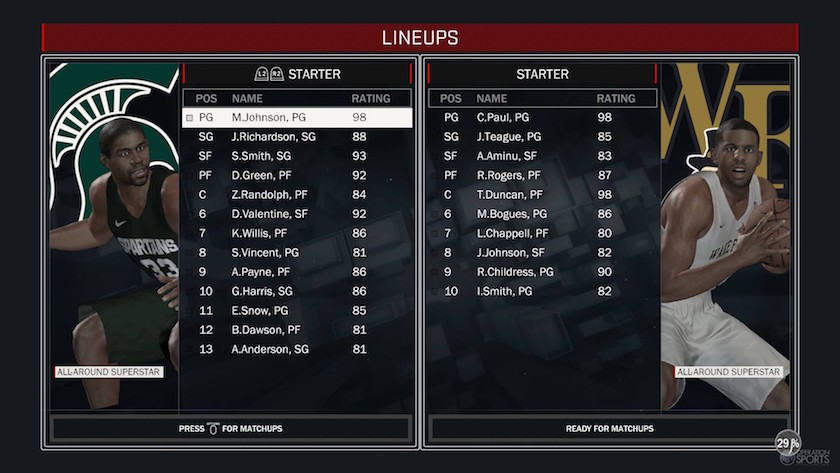Select S.Smith at small forward
Viewport: 840px width, 473px height.
[x=297, y=156]
